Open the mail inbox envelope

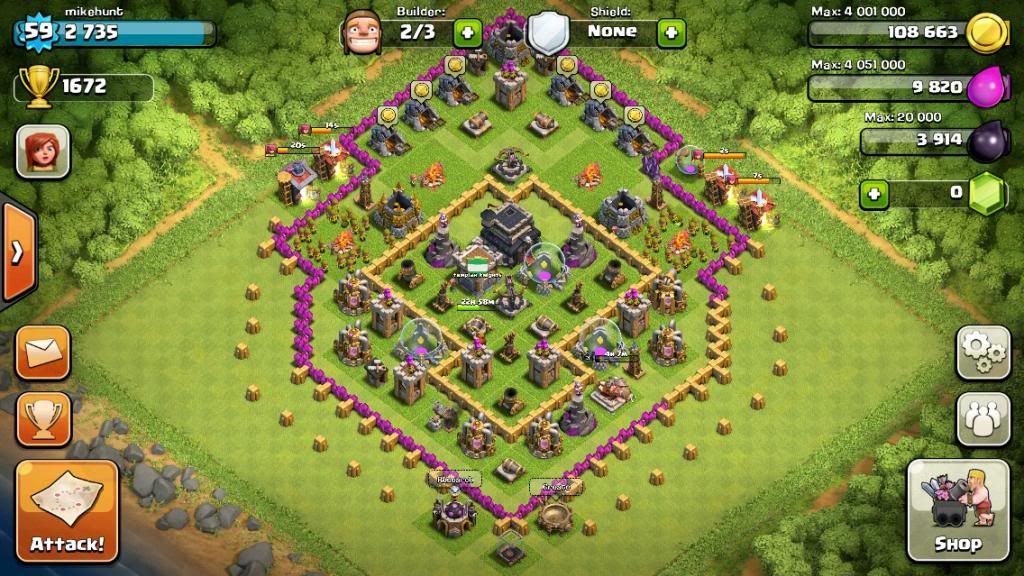(43, 353)
